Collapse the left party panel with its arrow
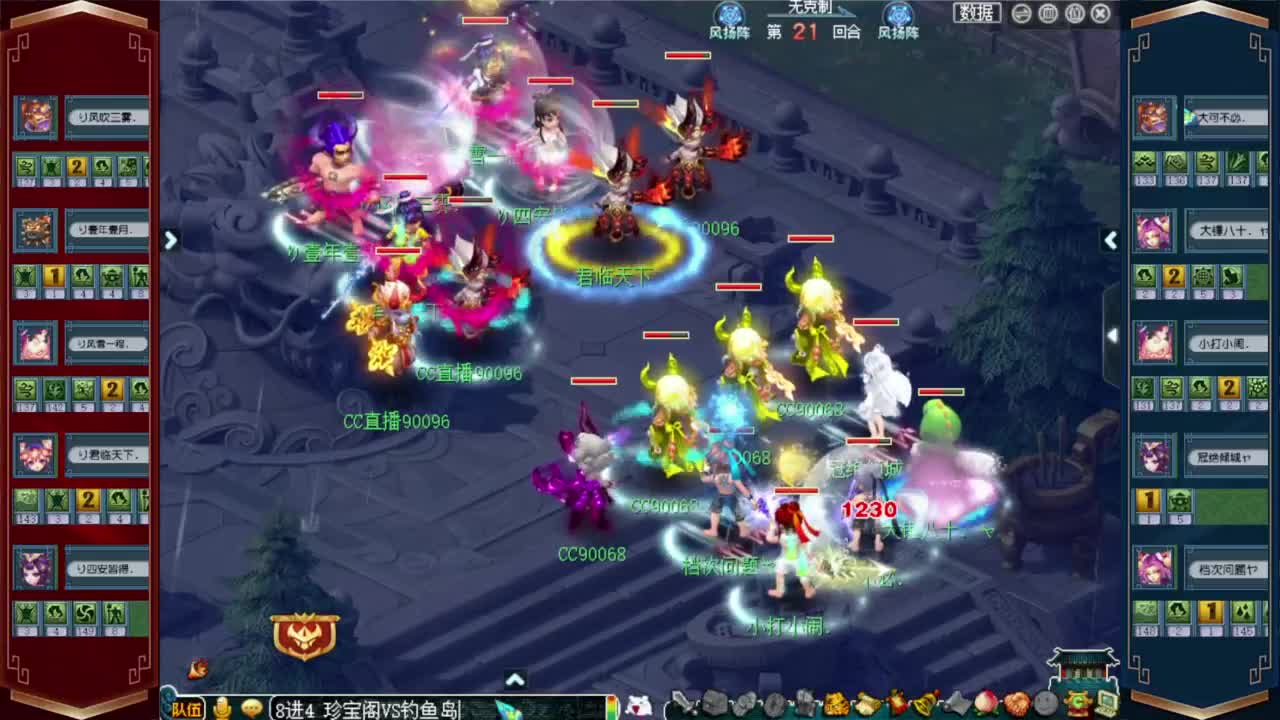 170,240
